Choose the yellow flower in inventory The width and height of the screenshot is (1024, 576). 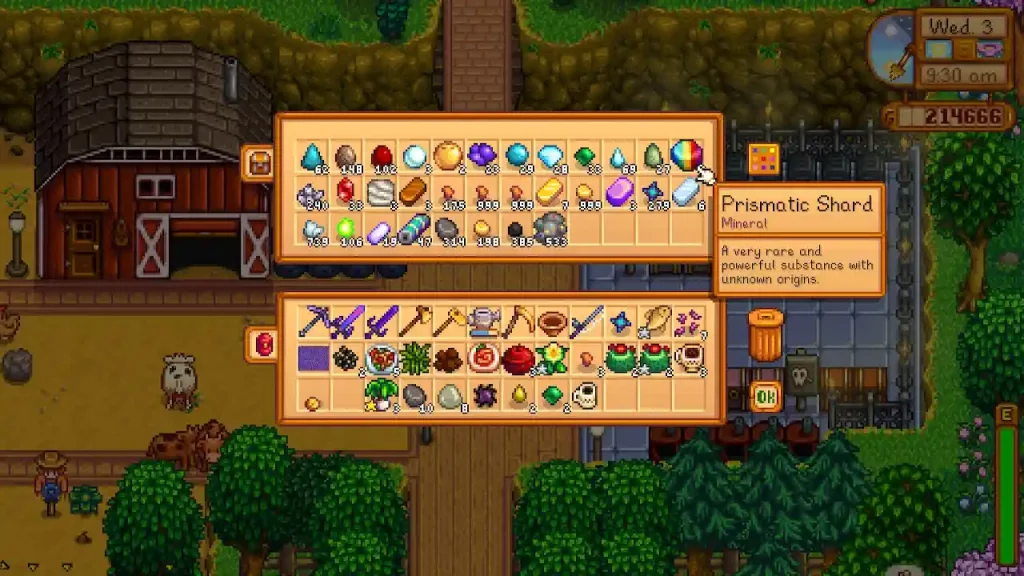pyautogui.click(x=550, y=358)
